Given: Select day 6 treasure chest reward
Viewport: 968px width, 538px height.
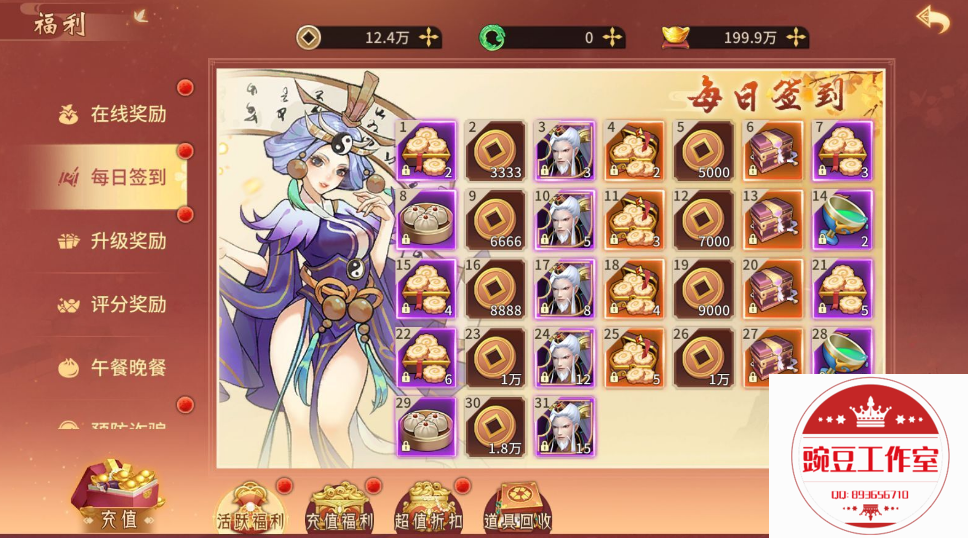Looking at the screenshot, I should click(x=773, y=150).
